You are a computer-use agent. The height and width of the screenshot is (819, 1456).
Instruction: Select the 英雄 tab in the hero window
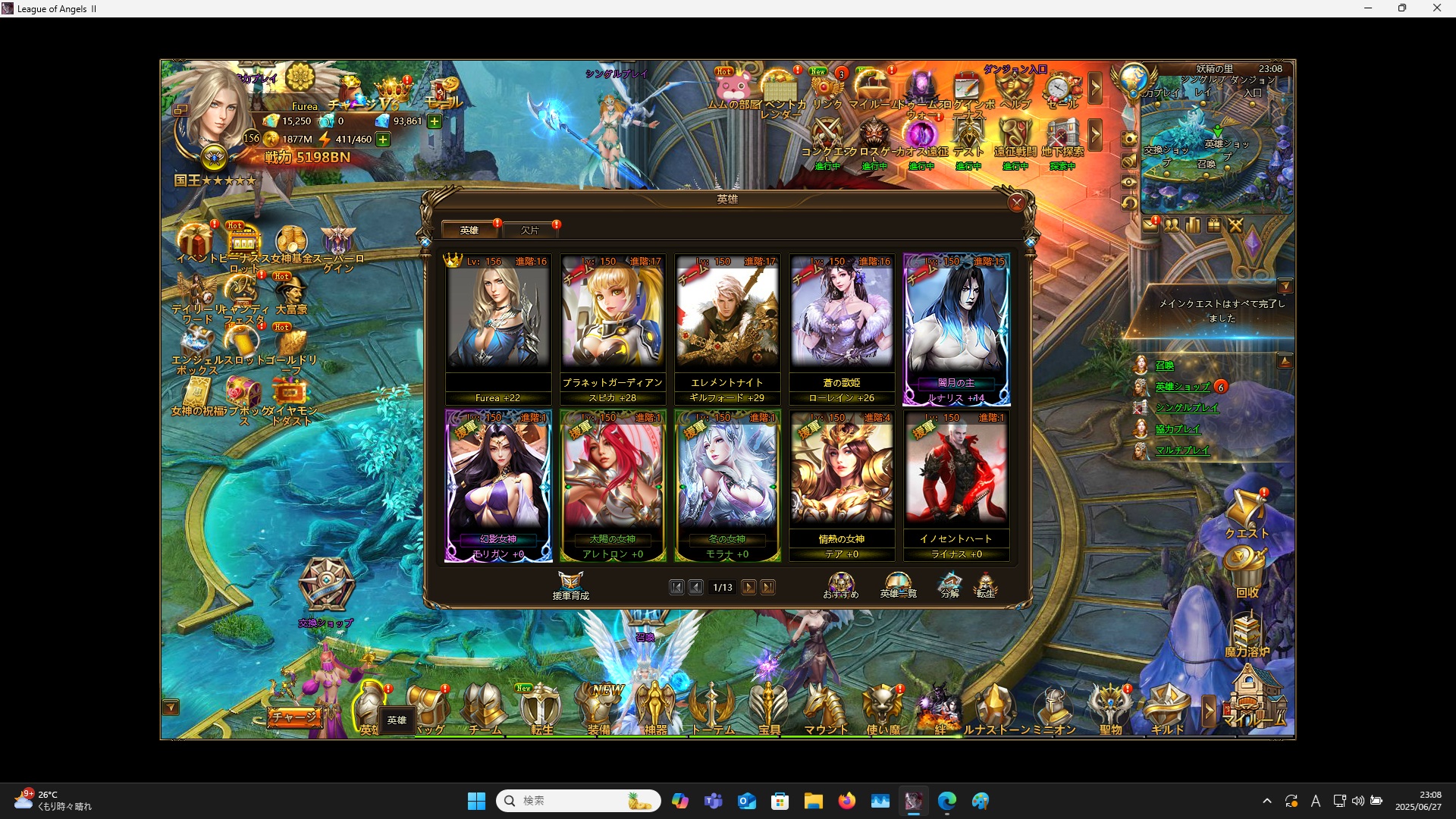pyautogui.click(x=469, y=230)
